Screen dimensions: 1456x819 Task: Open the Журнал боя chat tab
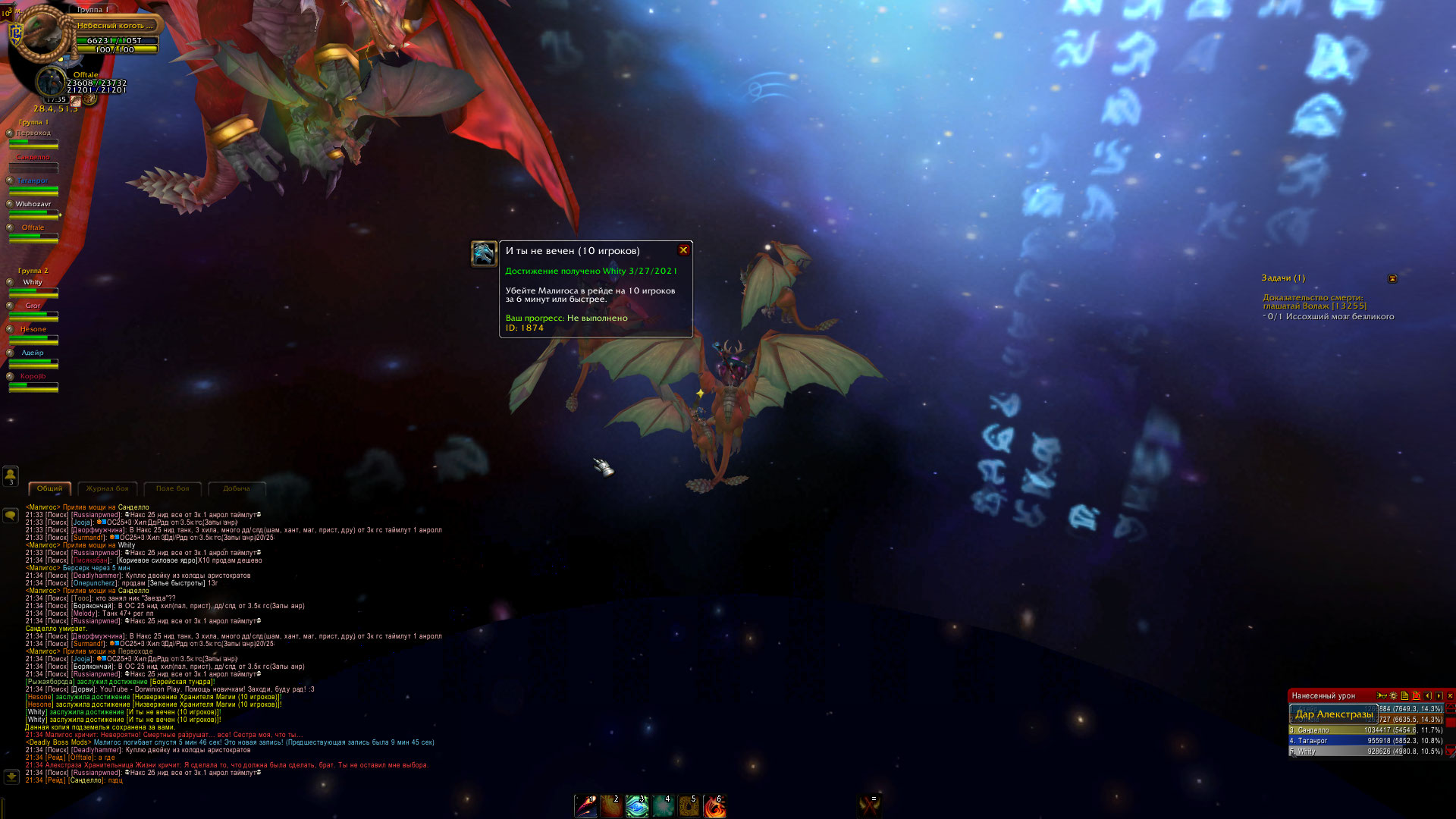(x=108, y=489)
